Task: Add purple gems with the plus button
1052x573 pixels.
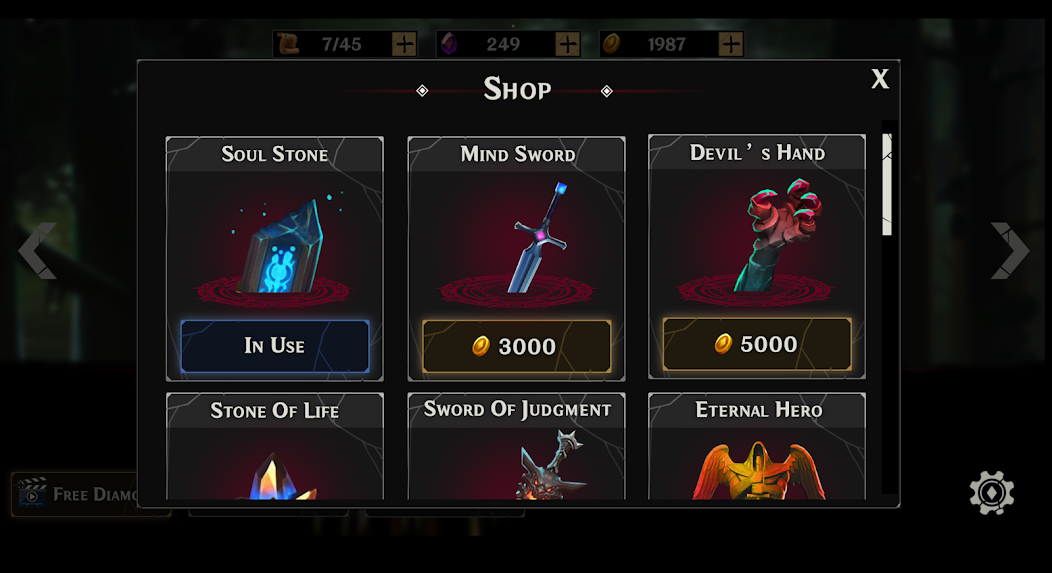Action: pyautogui.click(x=567, y=44)
